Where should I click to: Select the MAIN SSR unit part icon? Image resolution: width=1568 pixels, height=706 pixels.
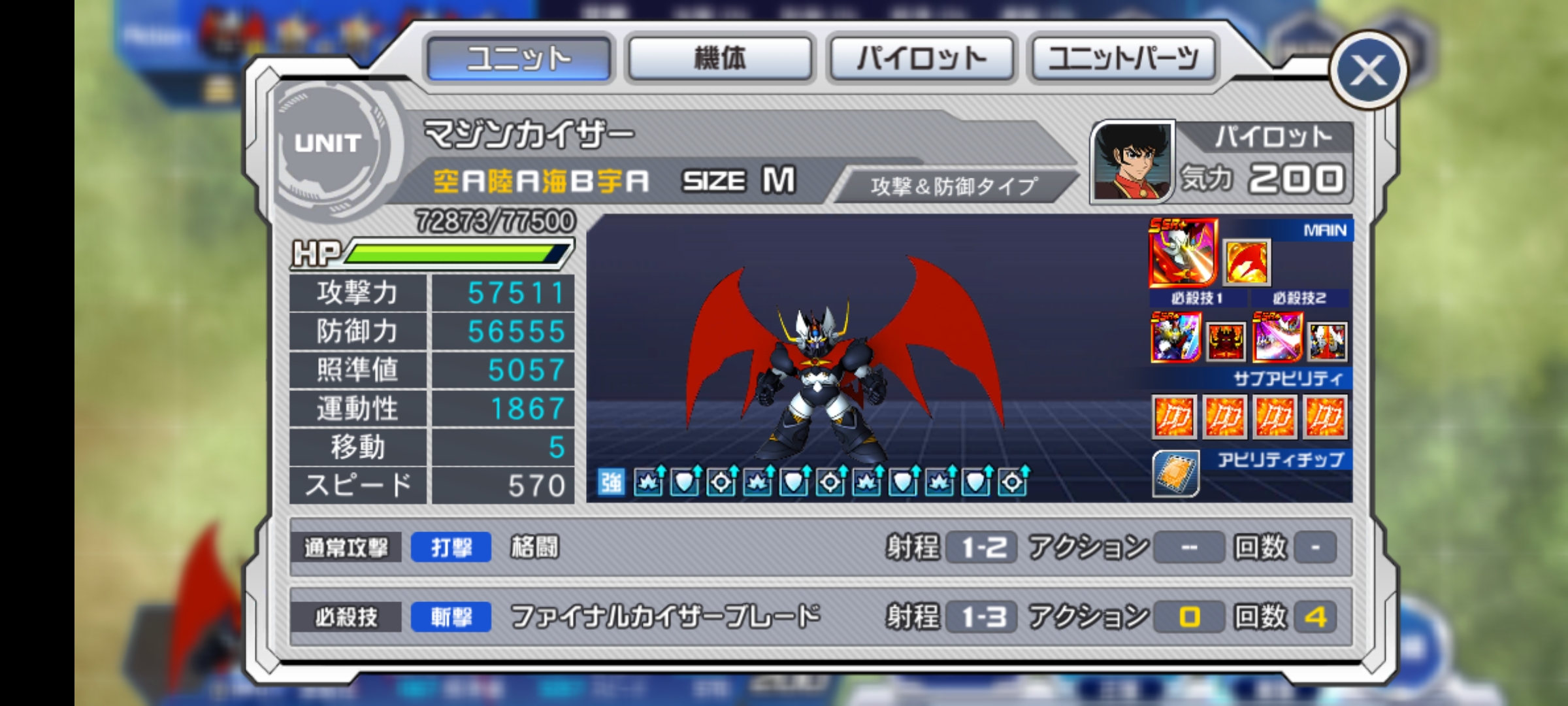[1183, 254]
